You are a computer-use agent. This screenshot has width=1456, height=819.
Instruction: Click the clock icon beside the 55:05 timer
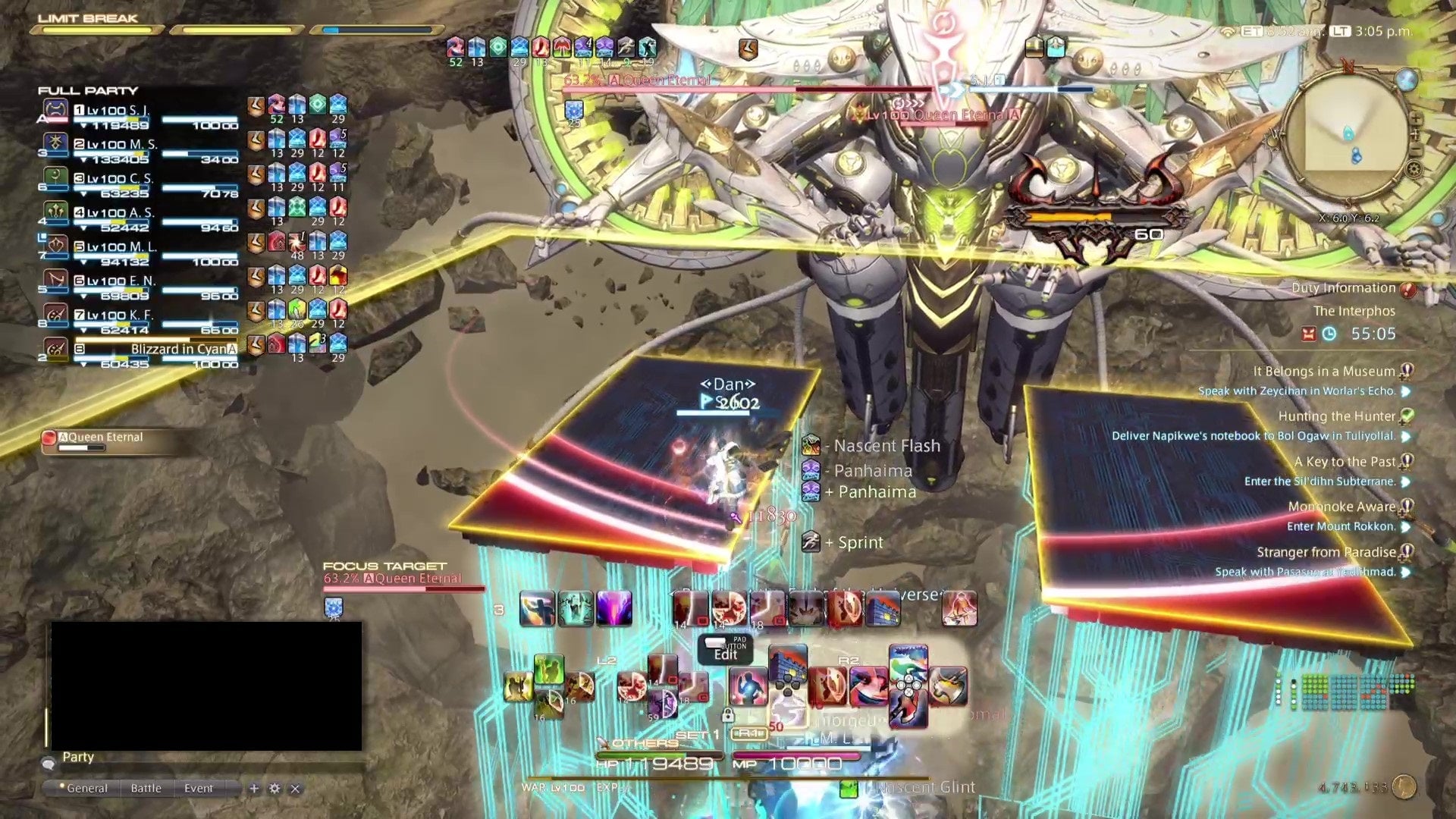click(x=1328, y=334)
